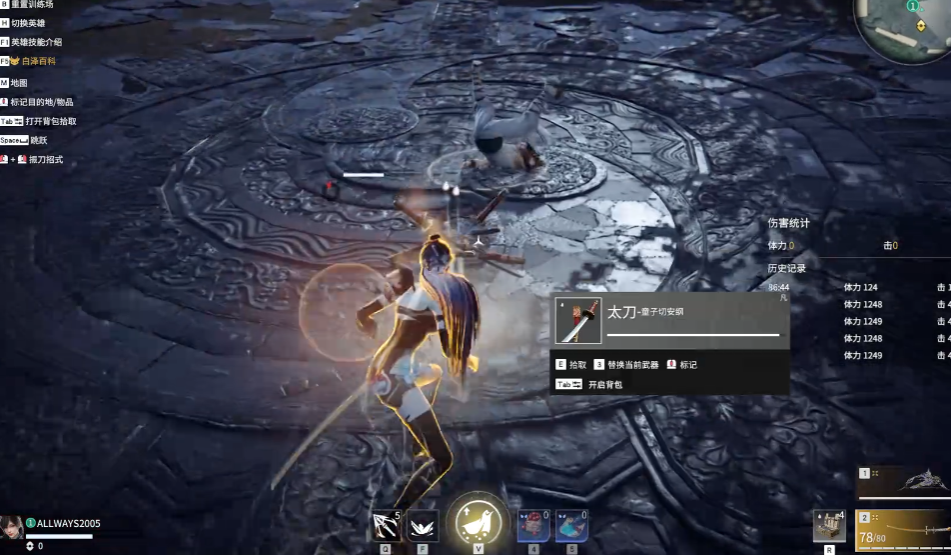Use the red healing item slot
Viewport: 951px width, 555px height.
[533, 525]
